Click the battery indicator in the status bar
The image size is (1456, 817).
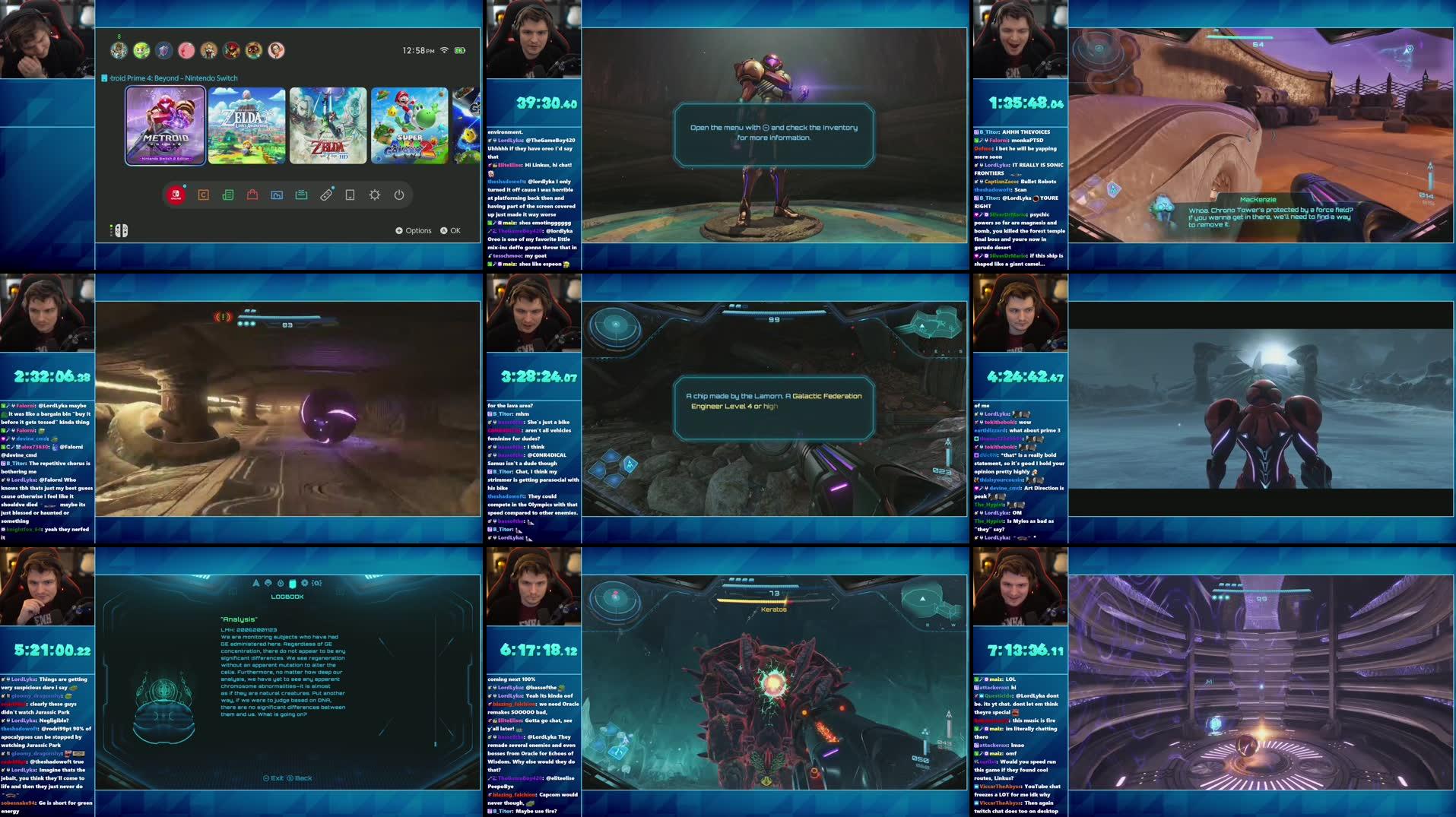[460, 50]
